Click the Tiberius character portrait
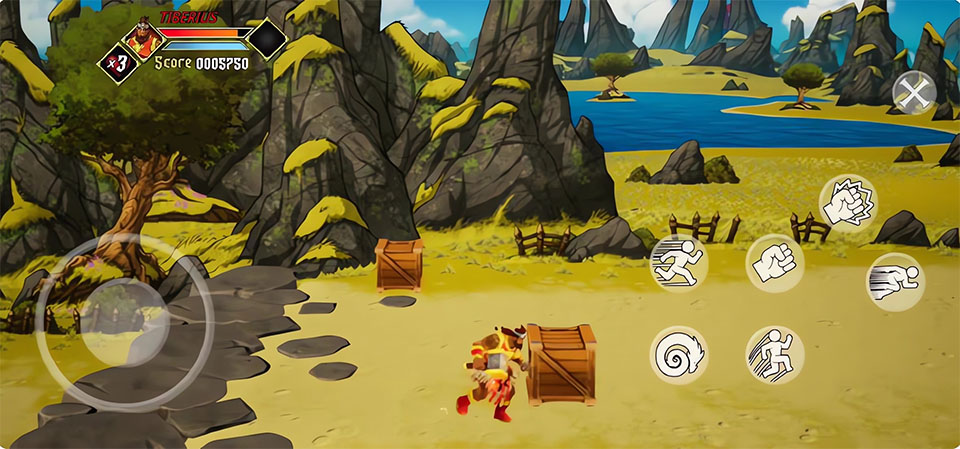The image size is (960, 449). click(x=142, y=39)
